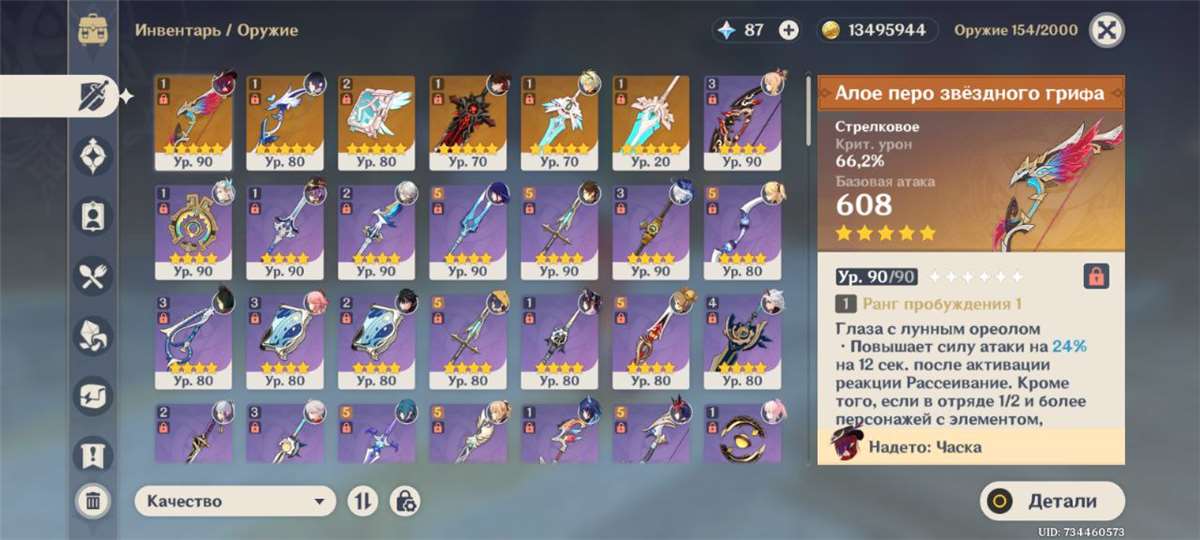
Task: Close the inventory with the X button
Action: coord(1104,30)
